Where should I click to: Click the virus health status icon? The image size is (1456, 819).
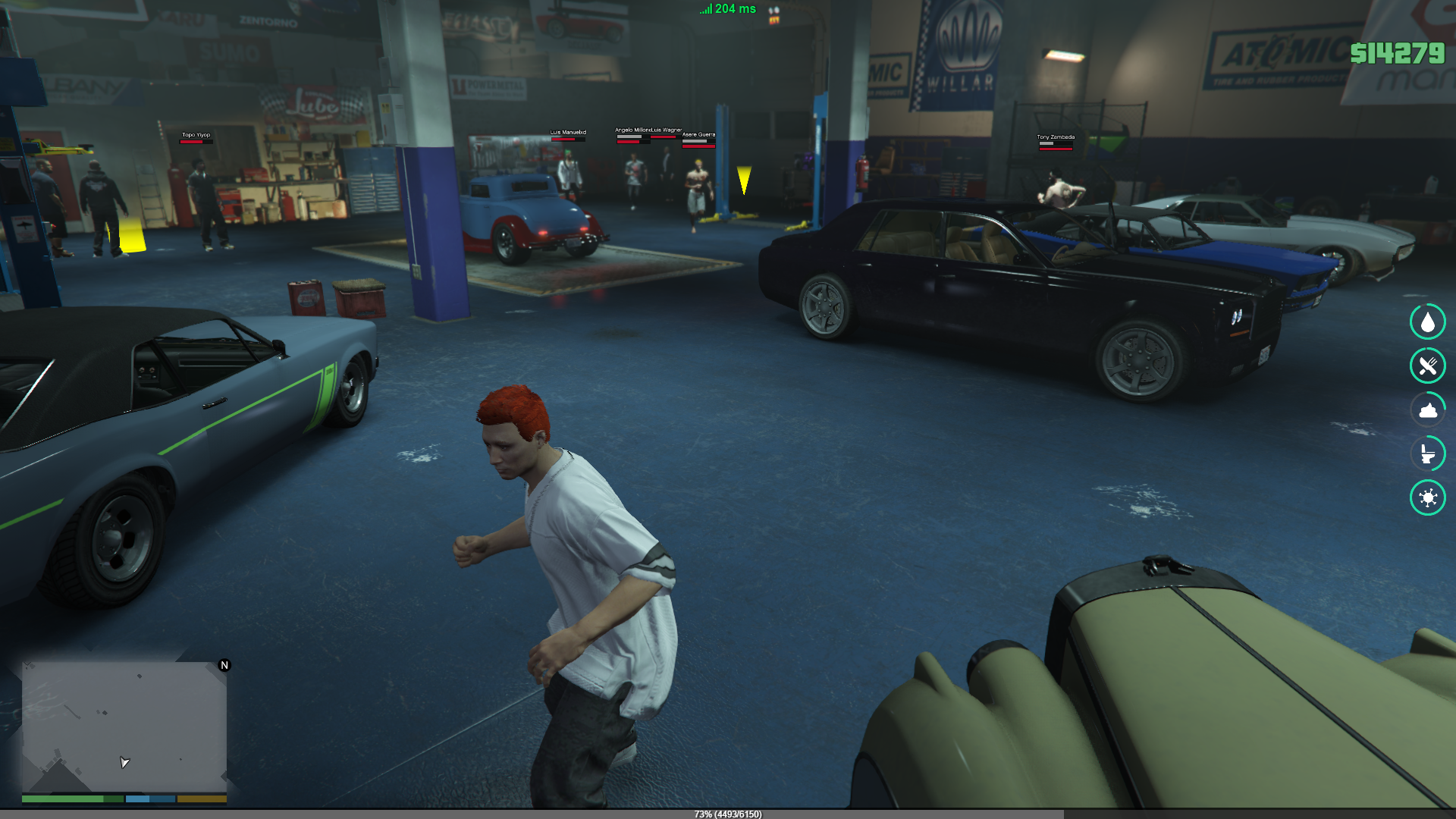tap(1427, 497)
